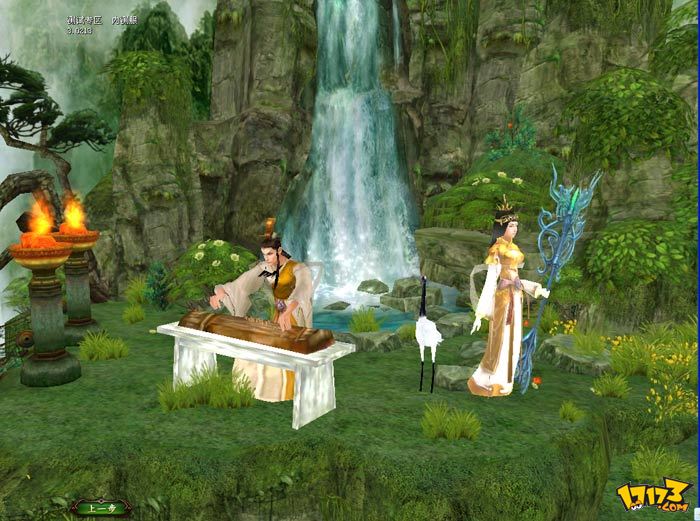The width and height of the screenshot is (700, 521).
Task: Go back with the 上一步 button
Action: 100,507
